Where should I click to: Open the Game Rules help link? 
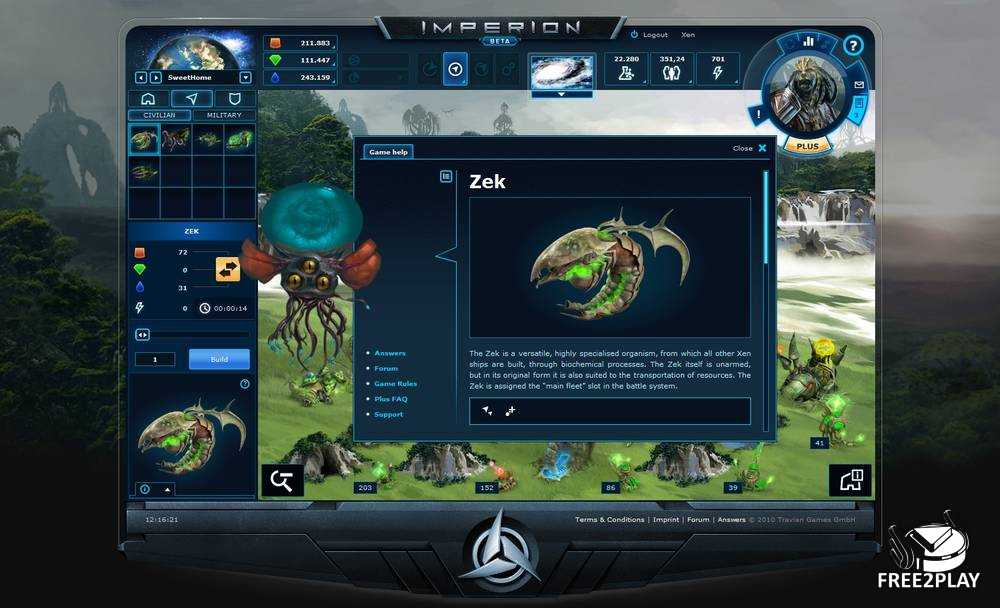point(395,384)
